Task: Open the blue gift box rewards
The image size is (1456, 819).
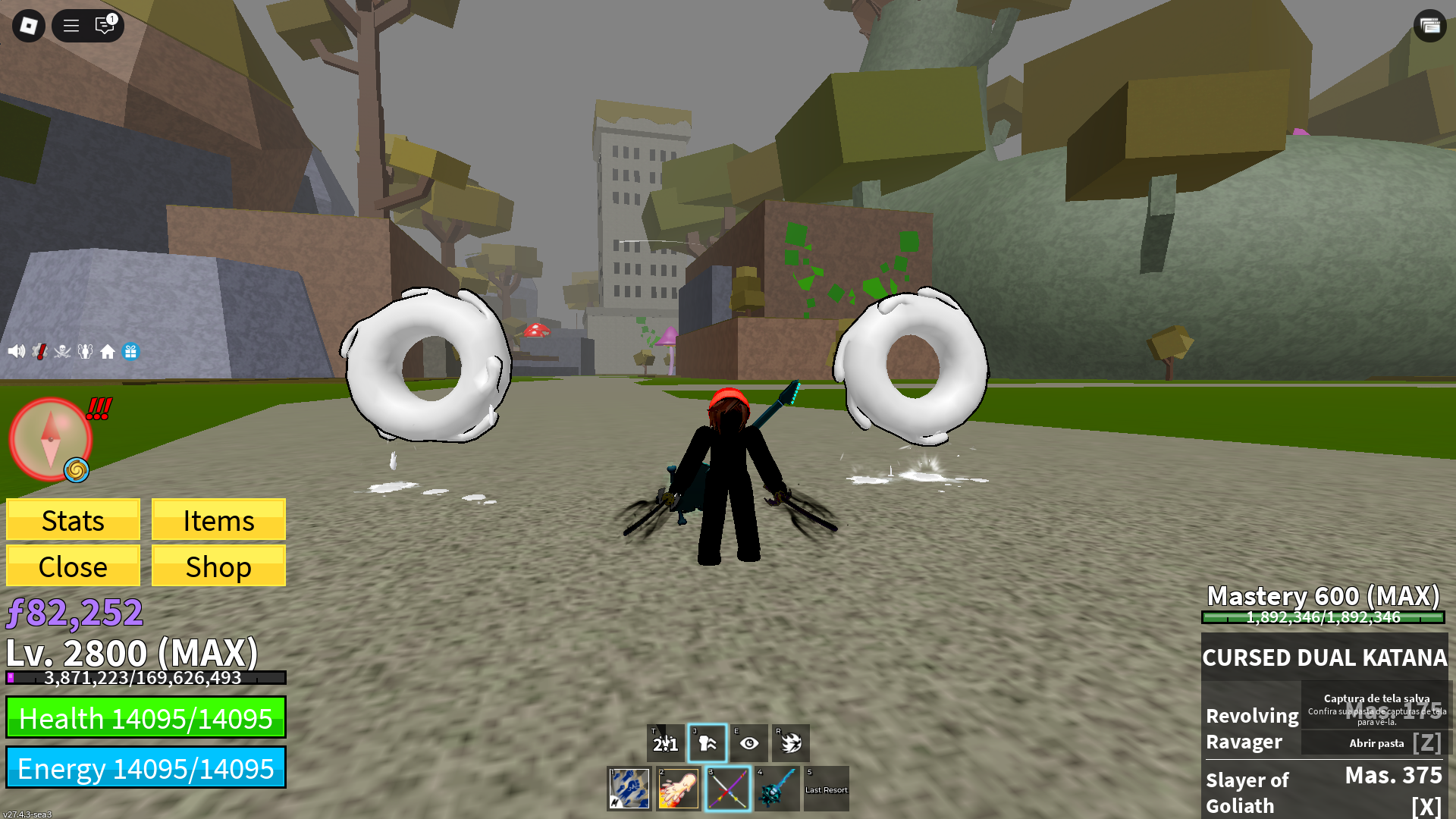Action: point(130,351)
